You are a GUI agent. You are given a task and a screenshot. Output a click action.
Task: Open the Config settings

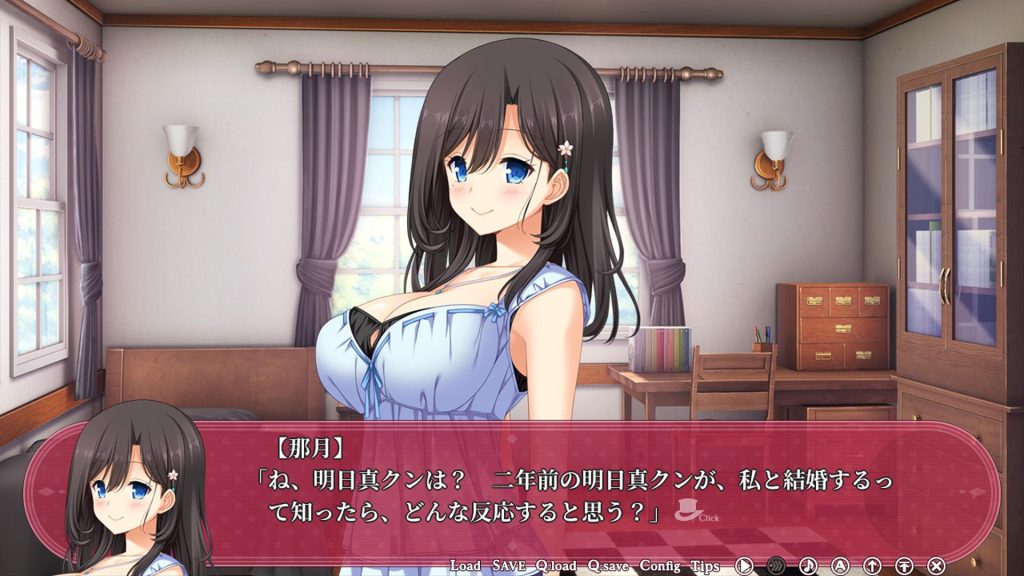(x=659, y=566)
